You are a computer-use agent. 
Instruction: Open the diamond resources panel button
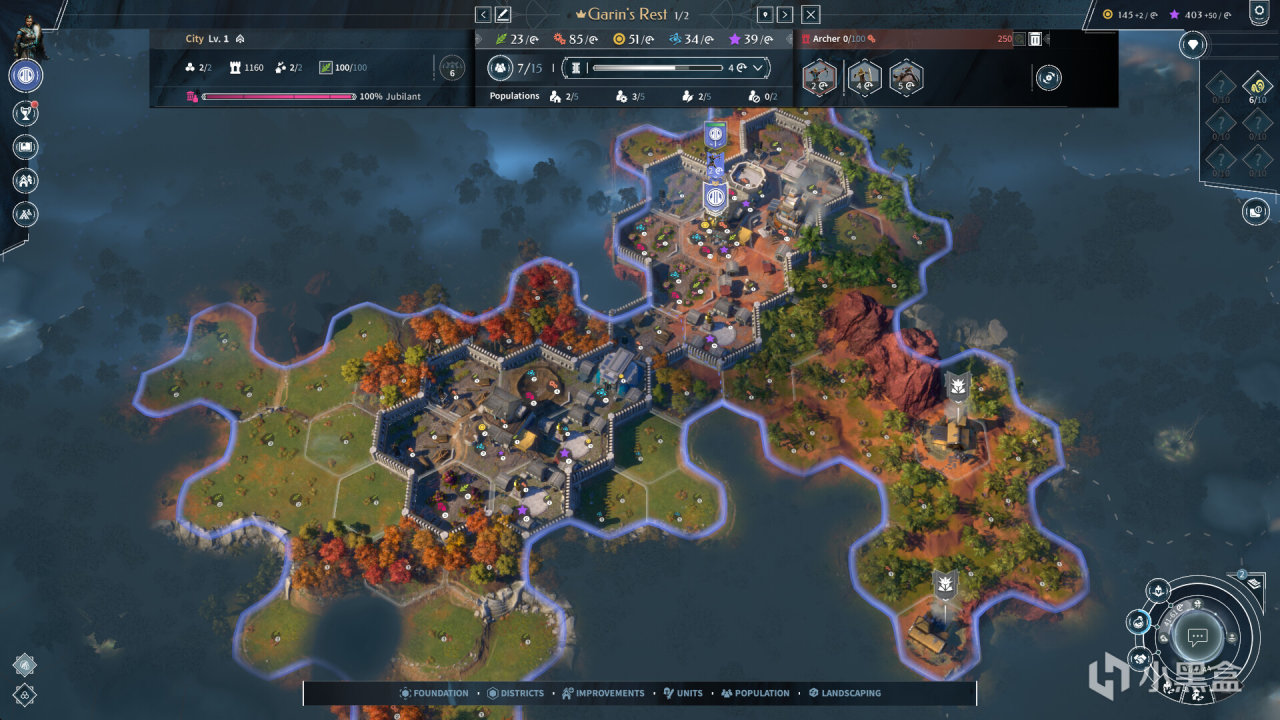tap(1192, 44)
